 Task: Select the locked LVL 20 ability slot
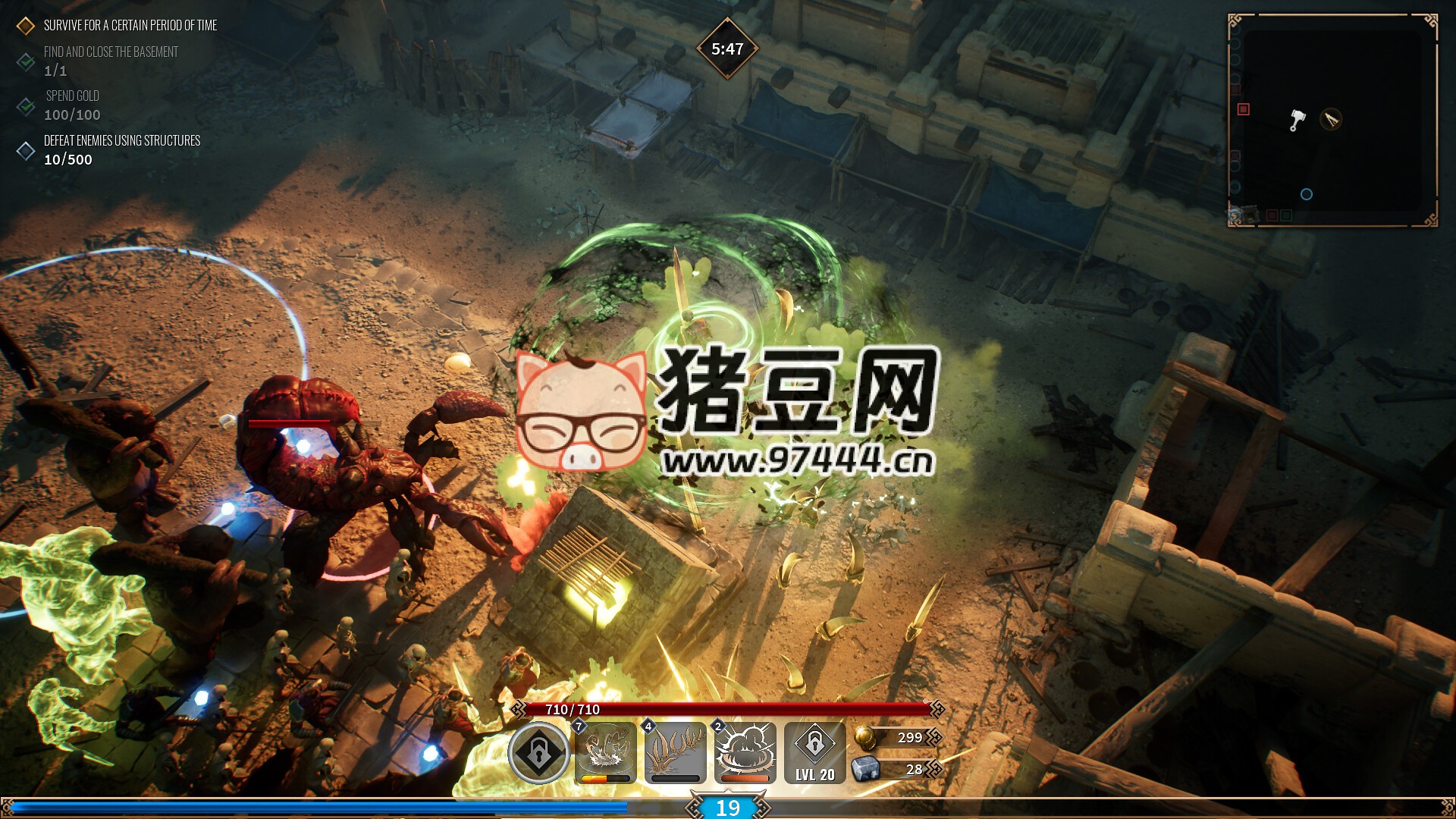click(814, 753)
